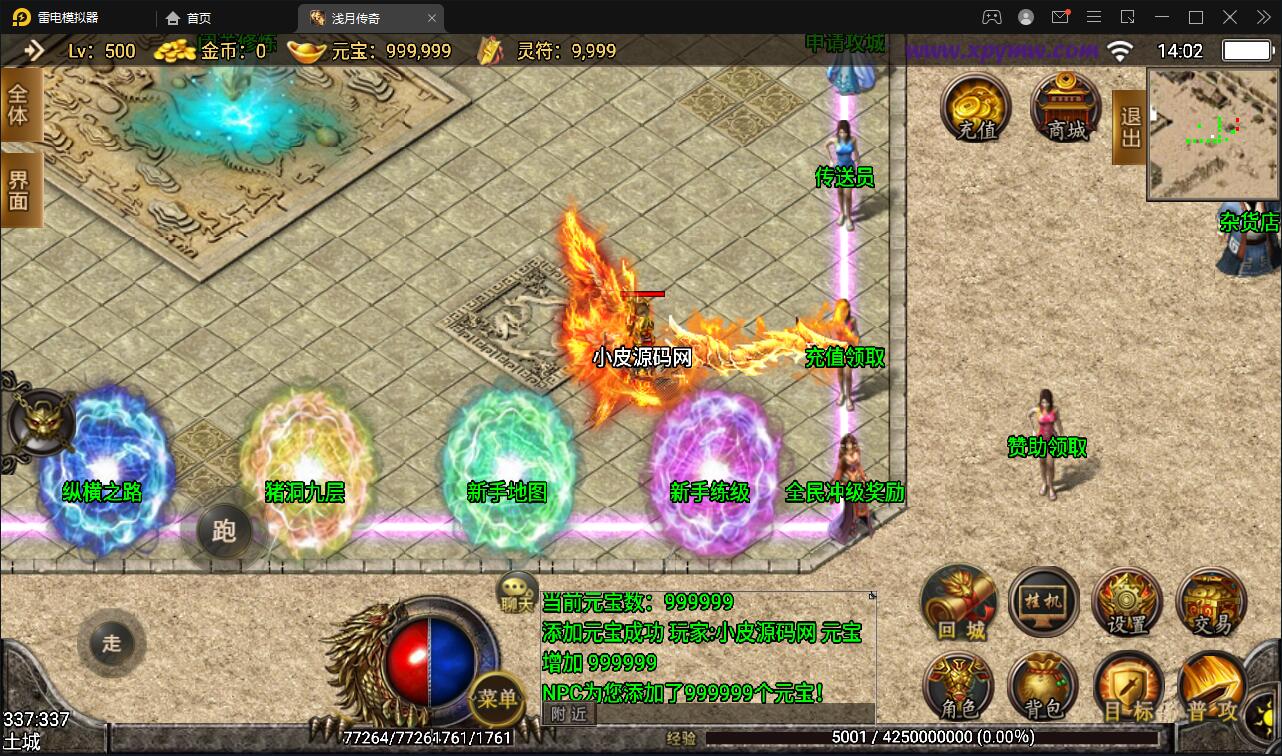This screenshot has height=756, width=1282.
Task: Select the 全体 chat tab
Action: pyautogui.click(x=19, y=104)
